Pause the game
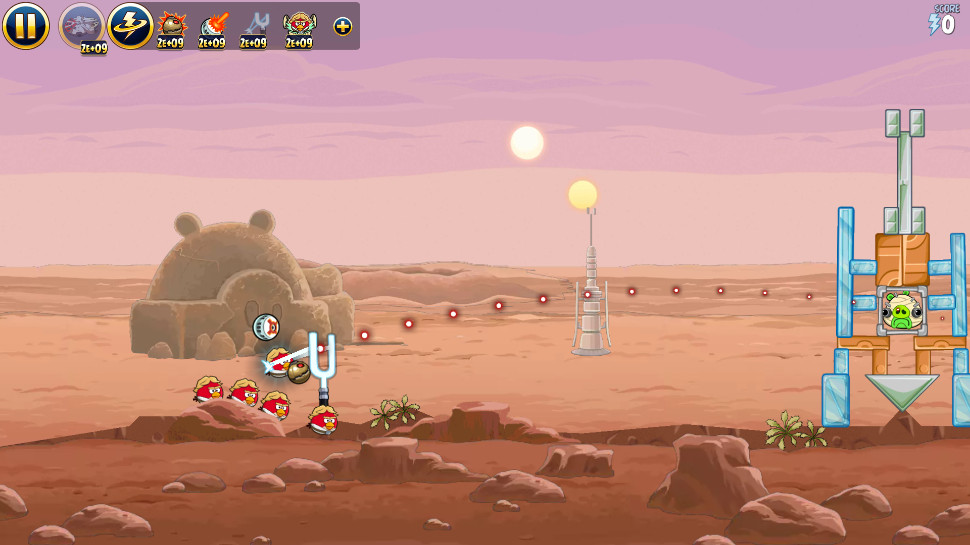This screenshot has height=545, width=970. [25, 25]
